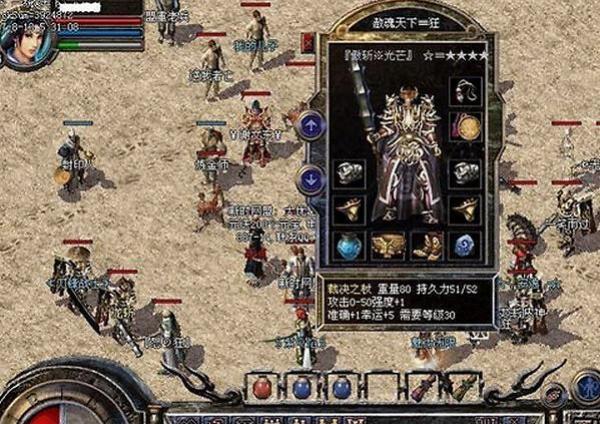Select the boots equipment slot
This screenshot has height=424, width=600.
tap(427, 244)
